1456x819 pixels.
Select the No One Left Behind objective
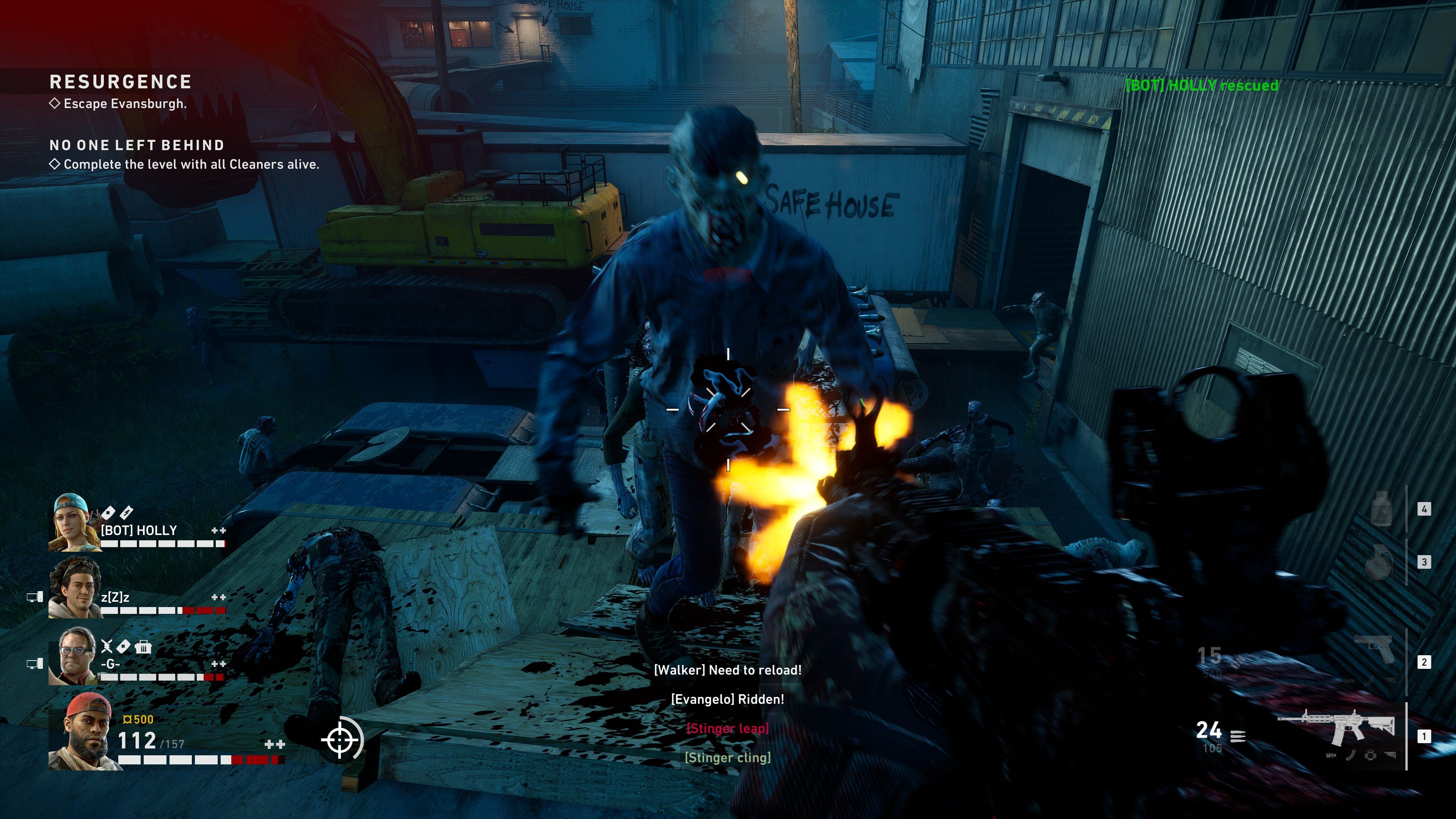tap(137, 146)
